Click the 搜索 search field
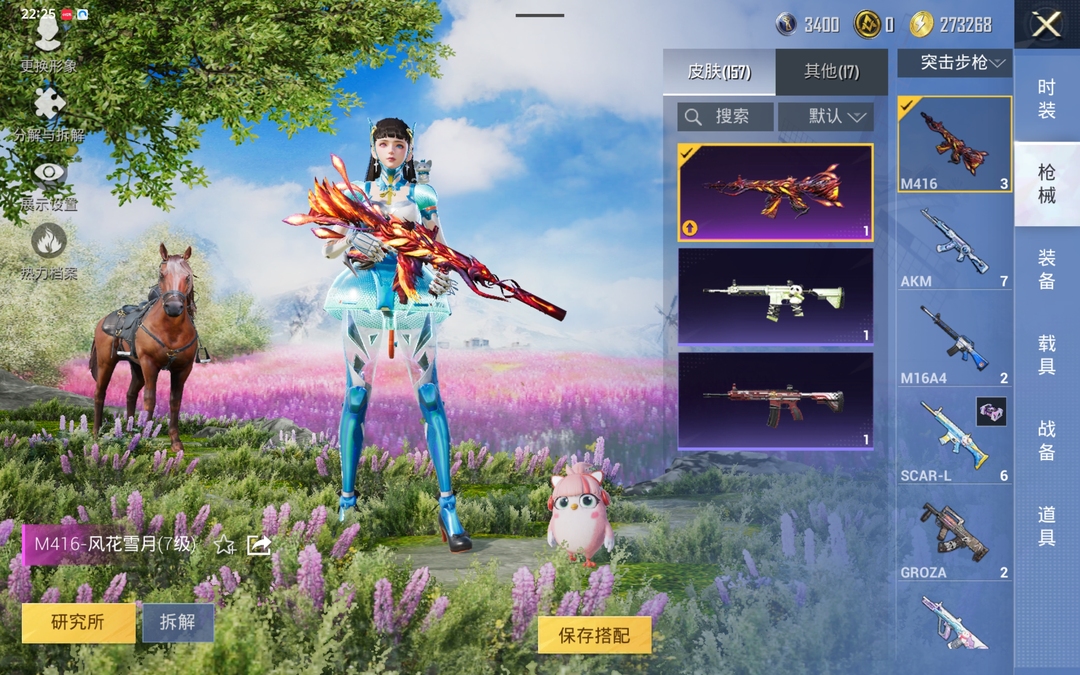The image size is (1080, 675). [725, 117]
